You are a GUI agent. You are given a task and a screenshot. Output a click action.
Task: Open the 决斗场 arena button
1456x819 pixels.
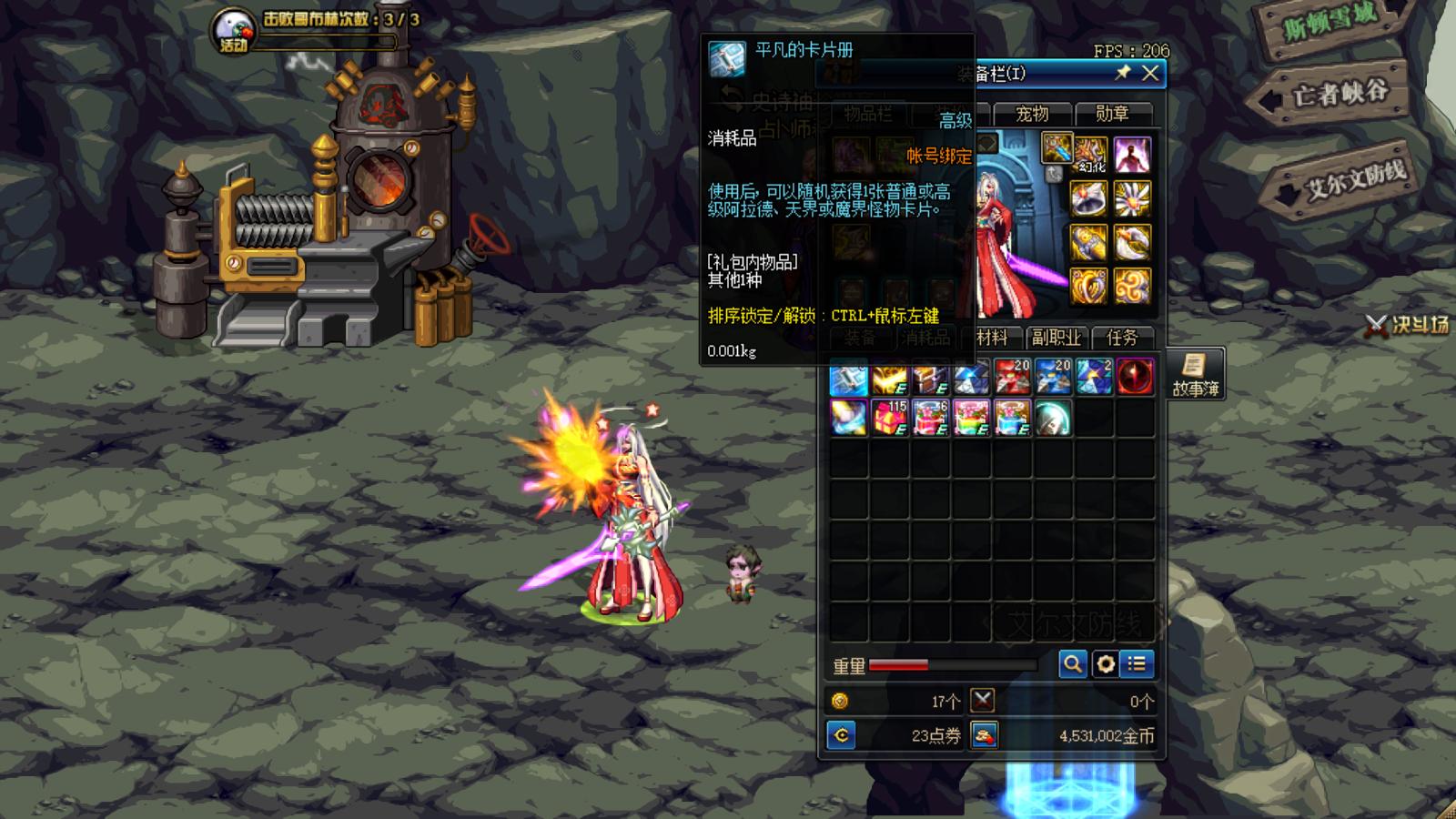(1408, 325)
